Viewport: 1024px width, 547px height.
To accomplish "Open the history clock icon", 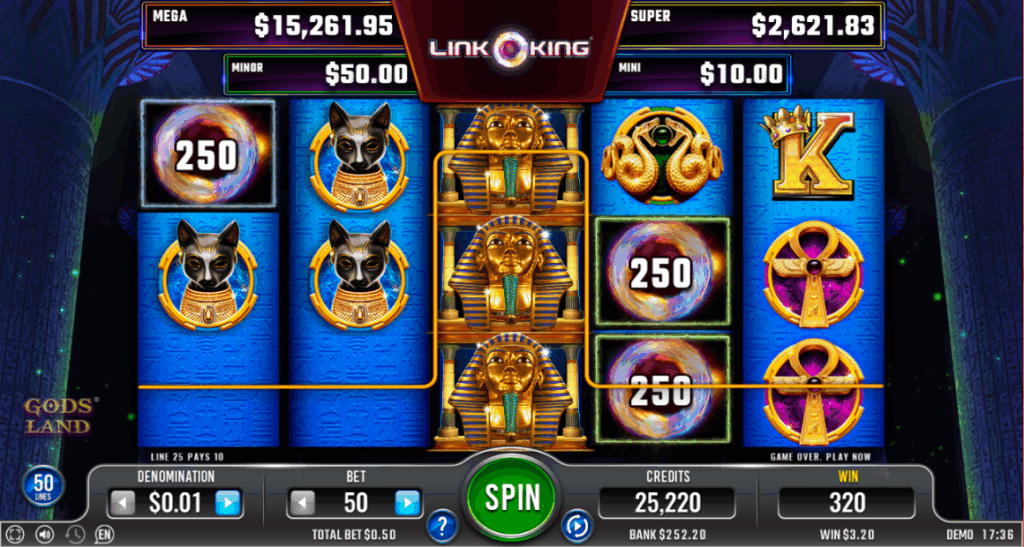I will tap(73, 535).
